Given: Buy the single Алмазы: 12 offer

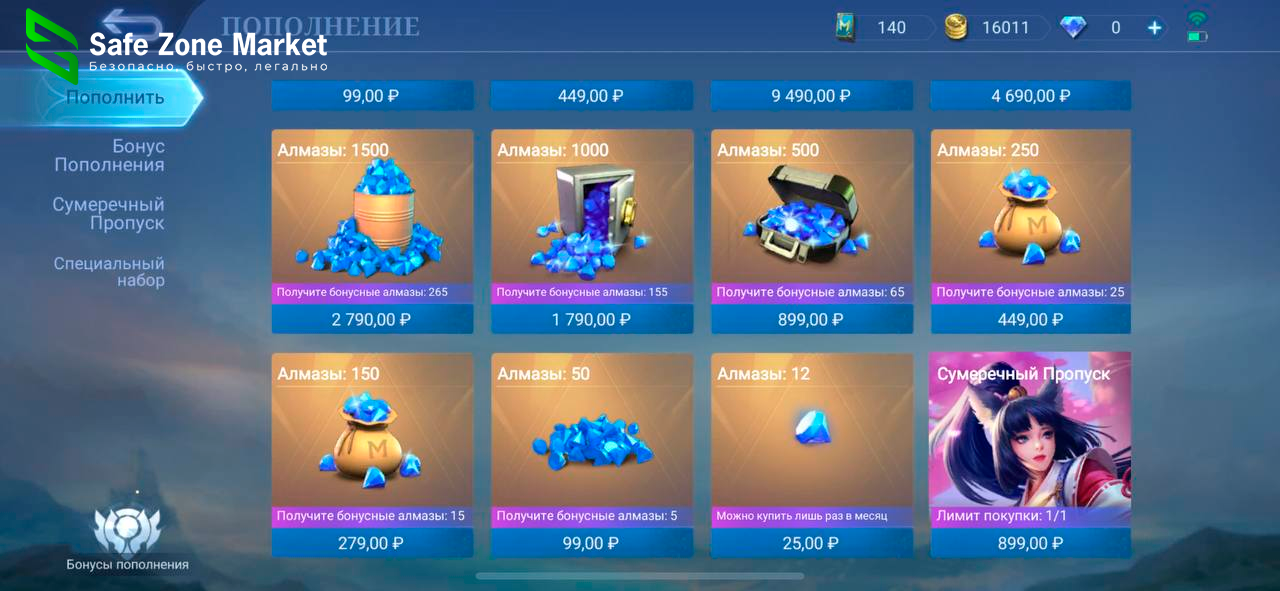Looking at the screenshot, I should pyautogui.click(x=811, y=440).
